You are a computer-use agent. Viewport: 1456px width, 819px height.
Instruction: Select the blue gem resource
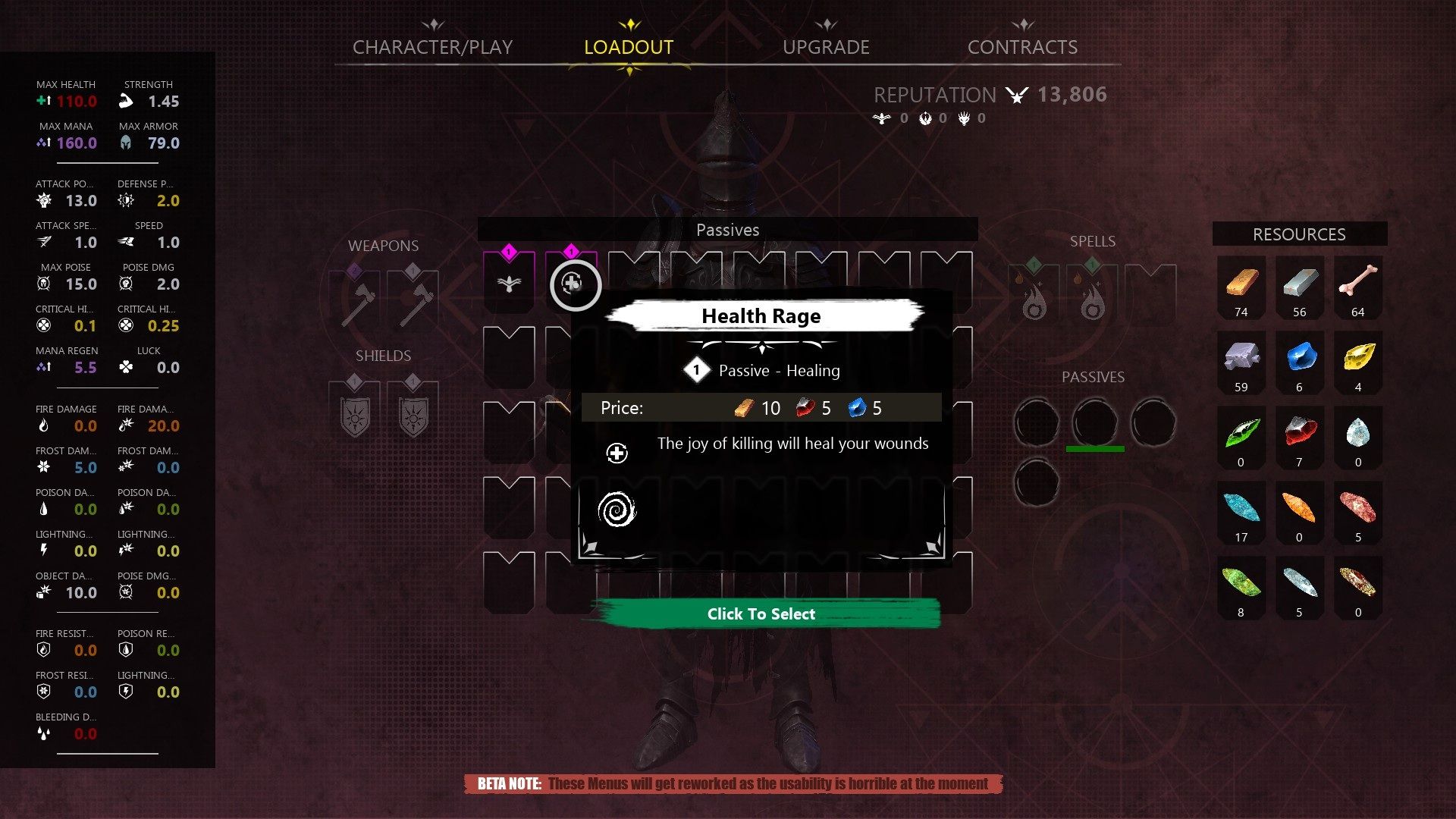(x=1299, y=358)
